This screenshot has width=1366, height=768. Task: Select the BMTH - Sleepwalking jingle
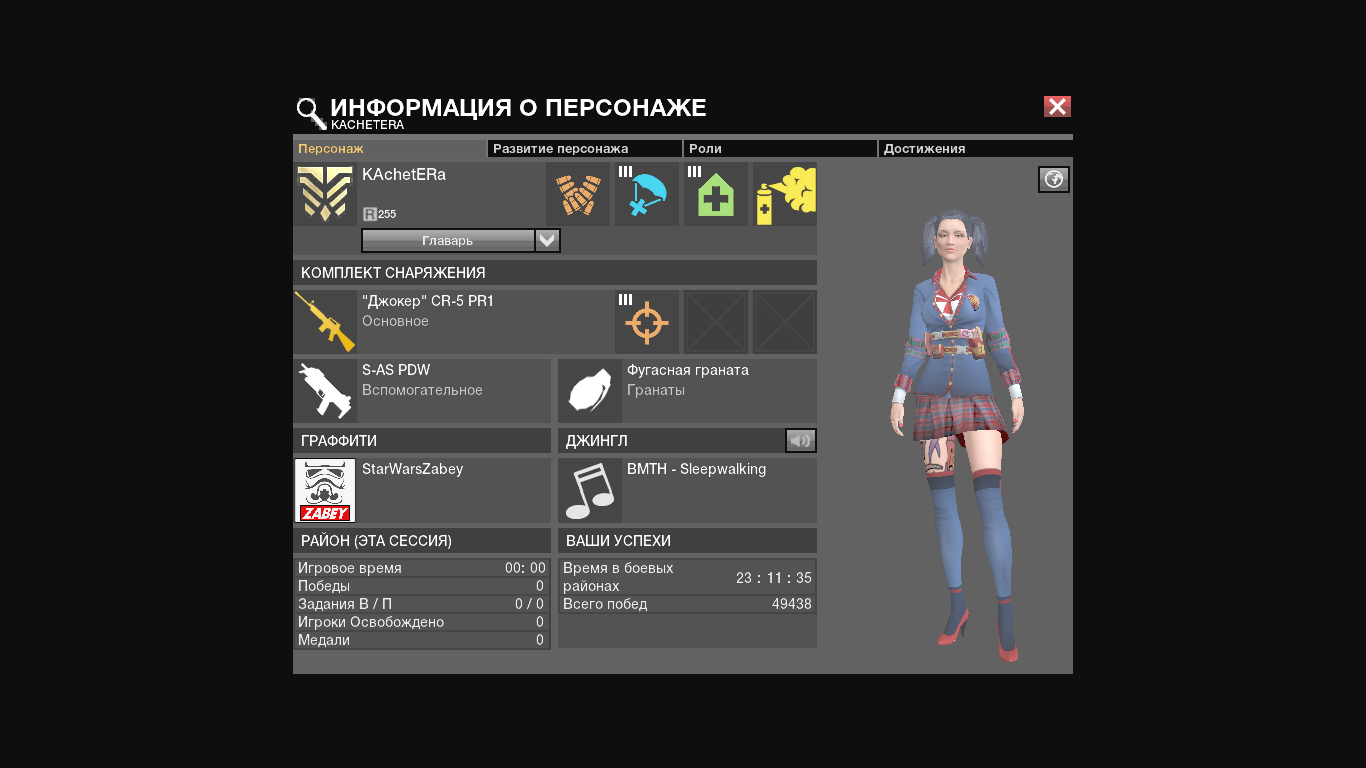(590, 490)
